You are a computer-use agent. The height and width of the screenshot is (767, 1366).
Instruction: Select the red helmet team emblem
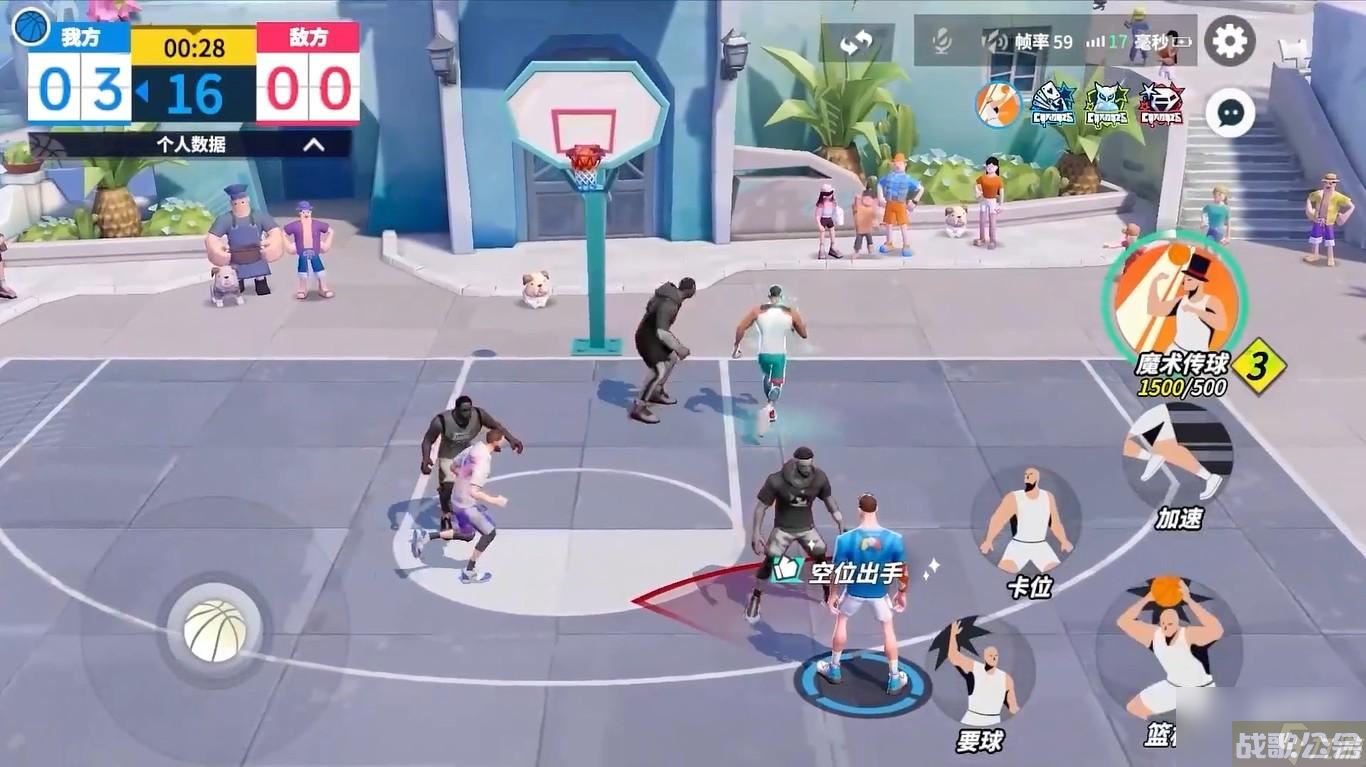pos(1161,104)
